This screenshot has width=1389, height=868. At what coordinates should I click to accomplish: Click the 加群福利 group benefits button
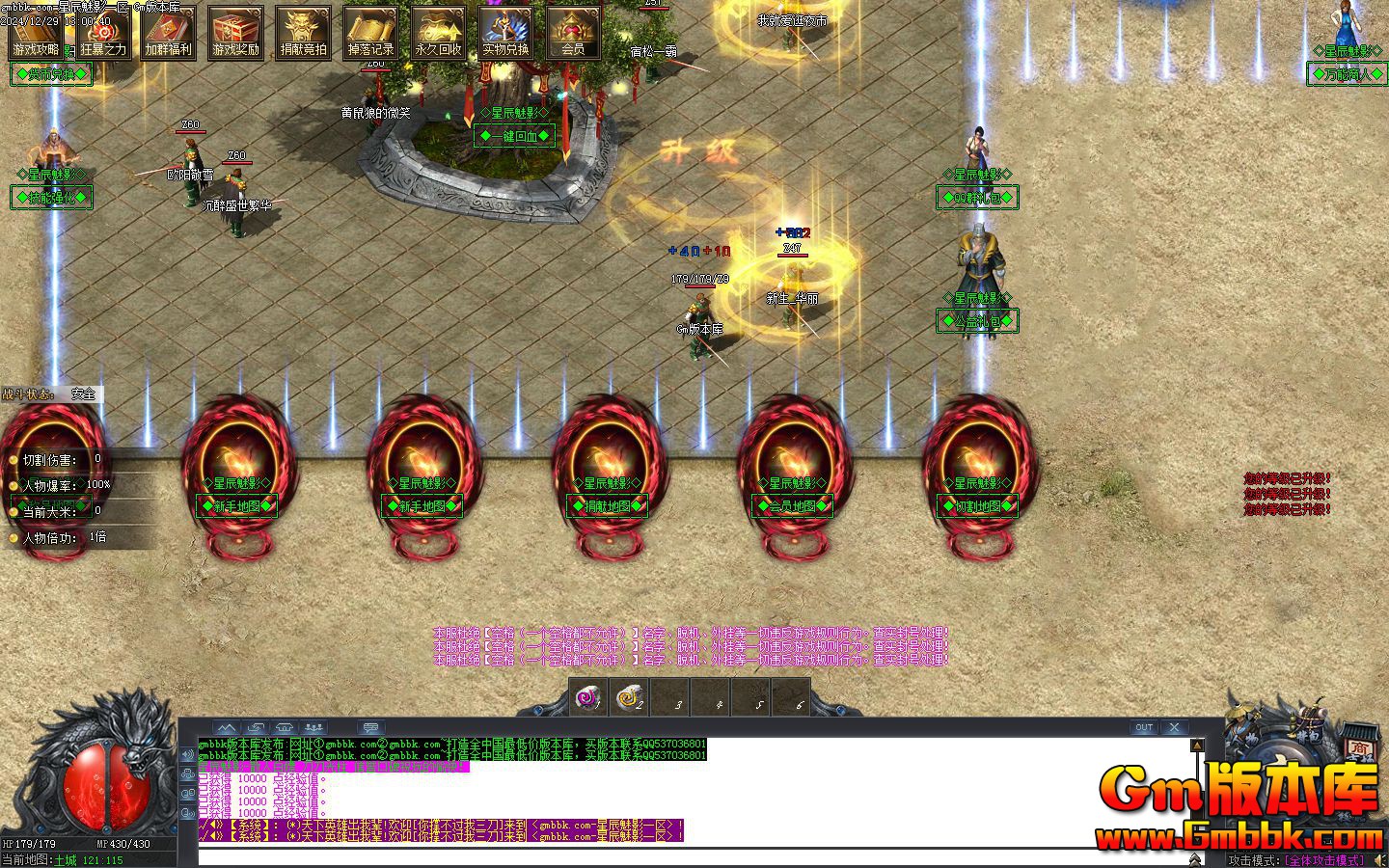169,33
